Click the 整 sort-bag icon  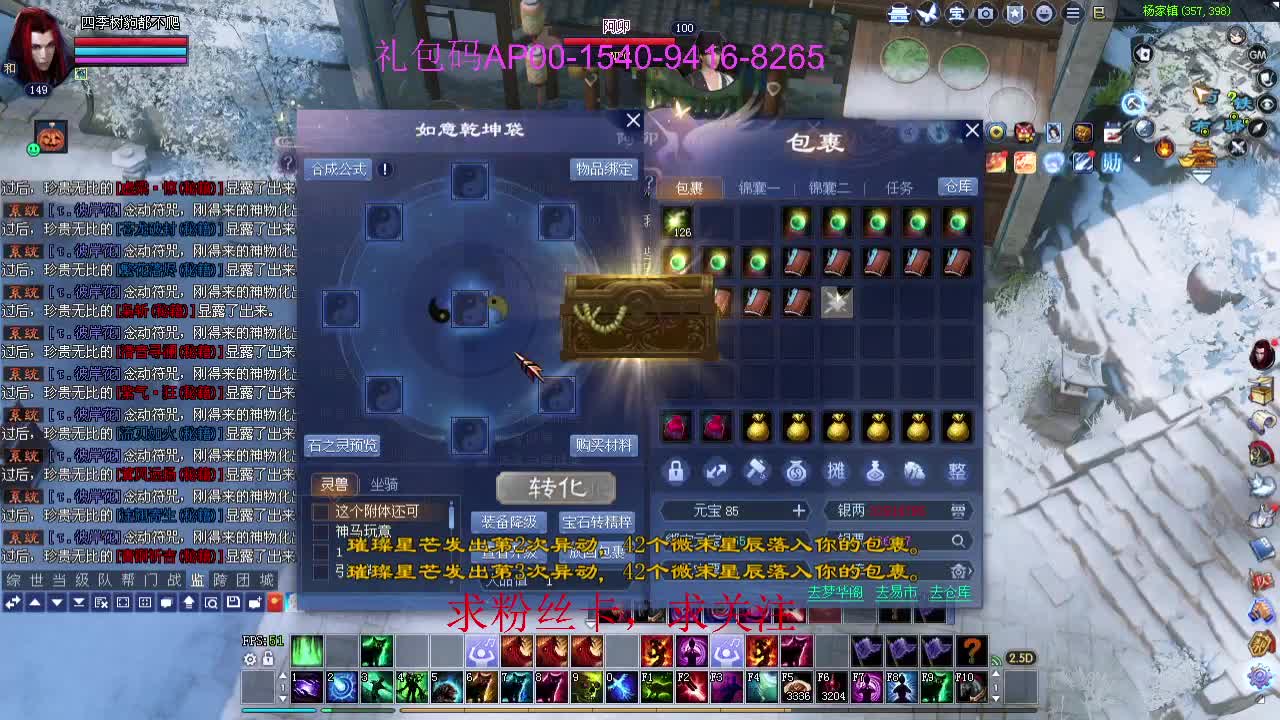pos(956,472)
